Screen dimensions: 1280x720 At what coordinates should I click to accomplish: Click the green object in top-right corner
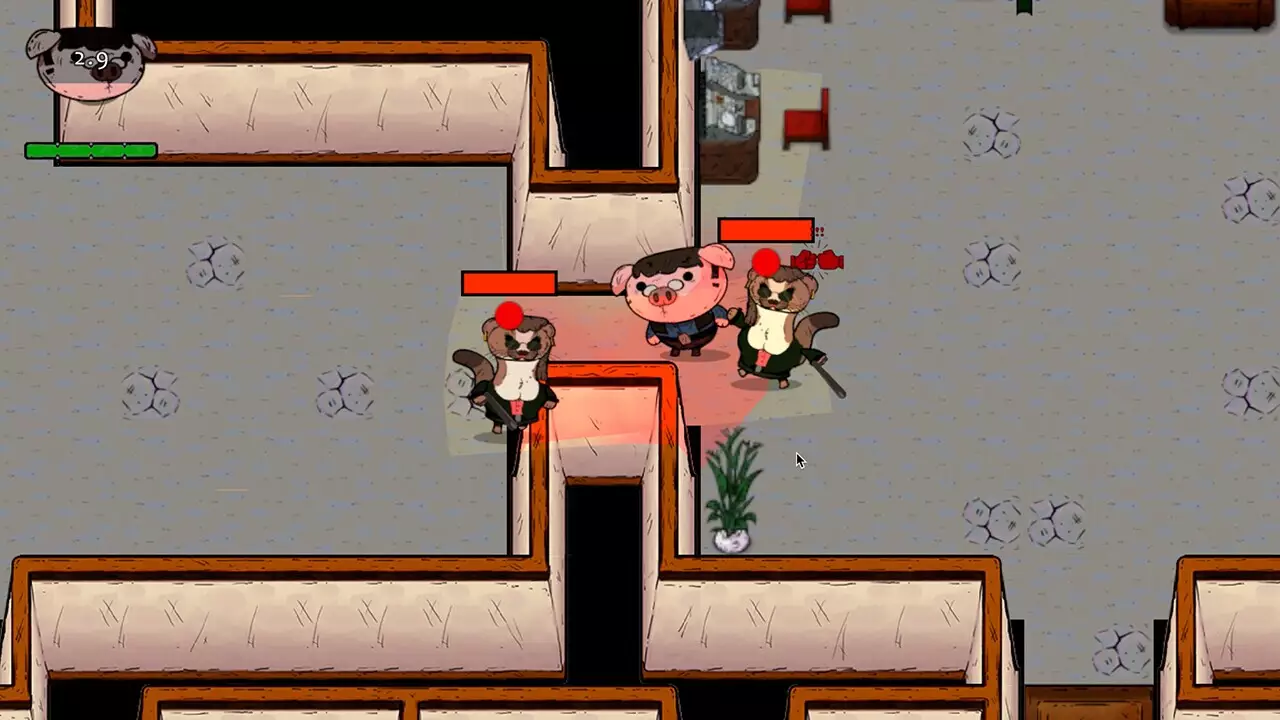click(x=1024, y=8)
